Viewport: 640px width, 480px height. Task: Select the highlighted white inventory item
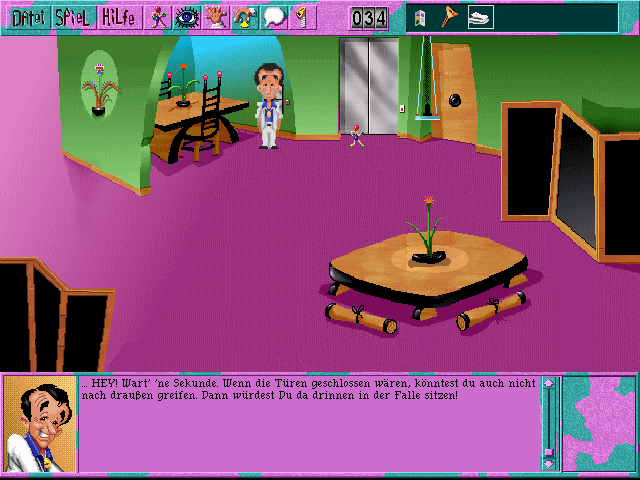[x=479, y=17]
